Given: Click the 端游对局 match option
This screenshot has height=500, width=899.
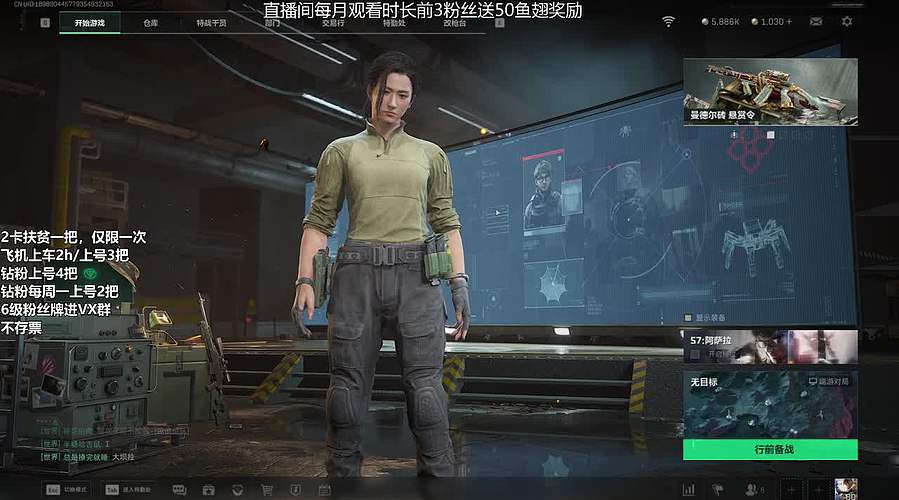Looking at the screenshot, I should pyautogui.click(x=828, y=381).
